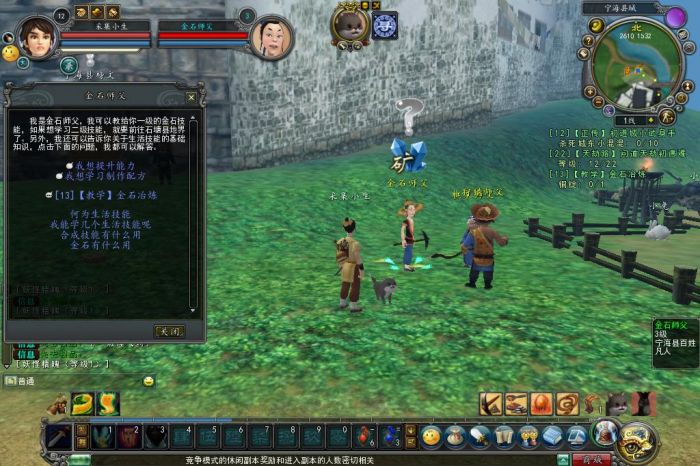This screenshot has width=700, height=466.
Task: Click the green swirl buff skill icon
Action: pyautogui.click(x=85, y=403)
